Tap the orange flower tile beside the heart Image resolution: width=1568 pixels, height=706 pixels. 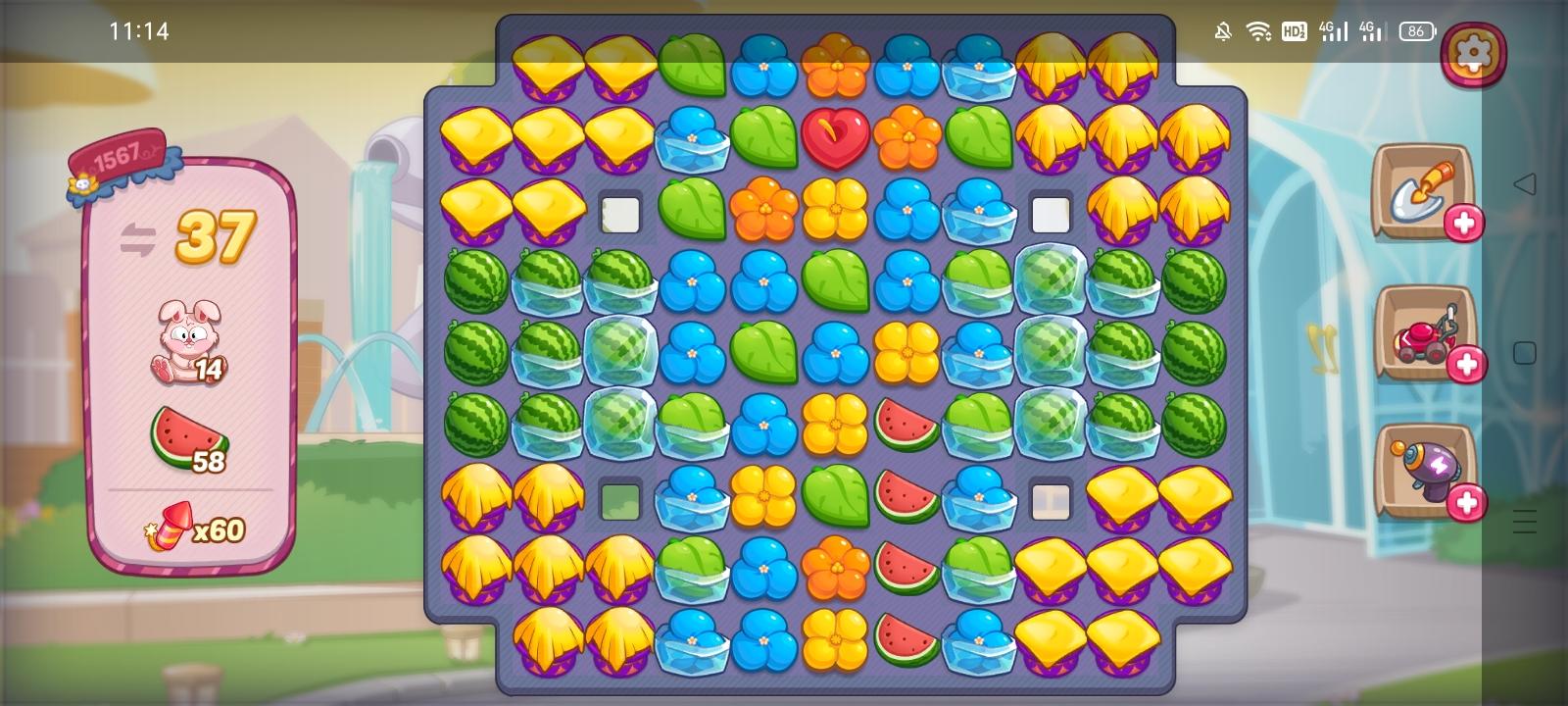point(907,140)
